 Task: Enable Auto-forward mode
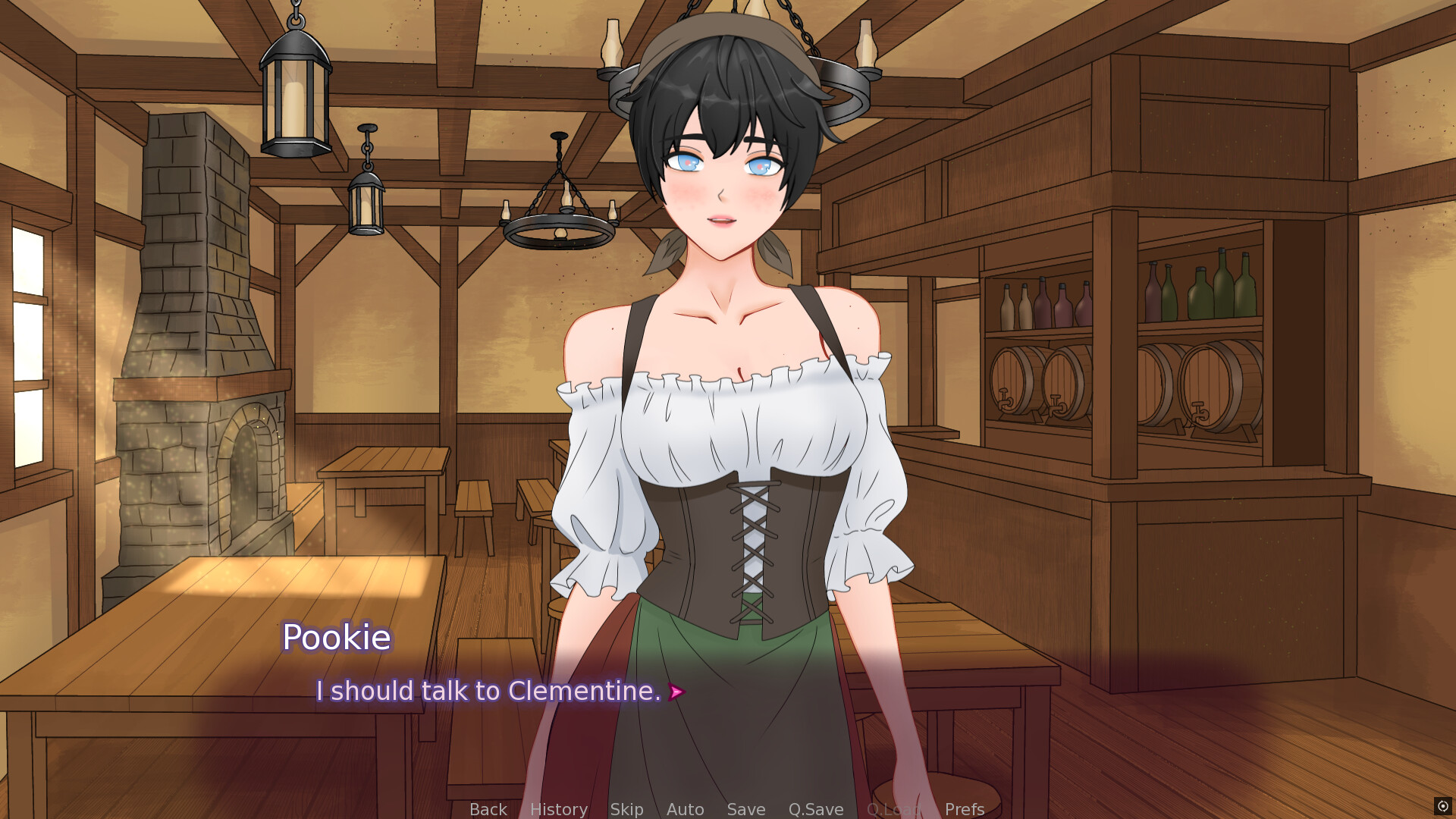click(685, 808)
